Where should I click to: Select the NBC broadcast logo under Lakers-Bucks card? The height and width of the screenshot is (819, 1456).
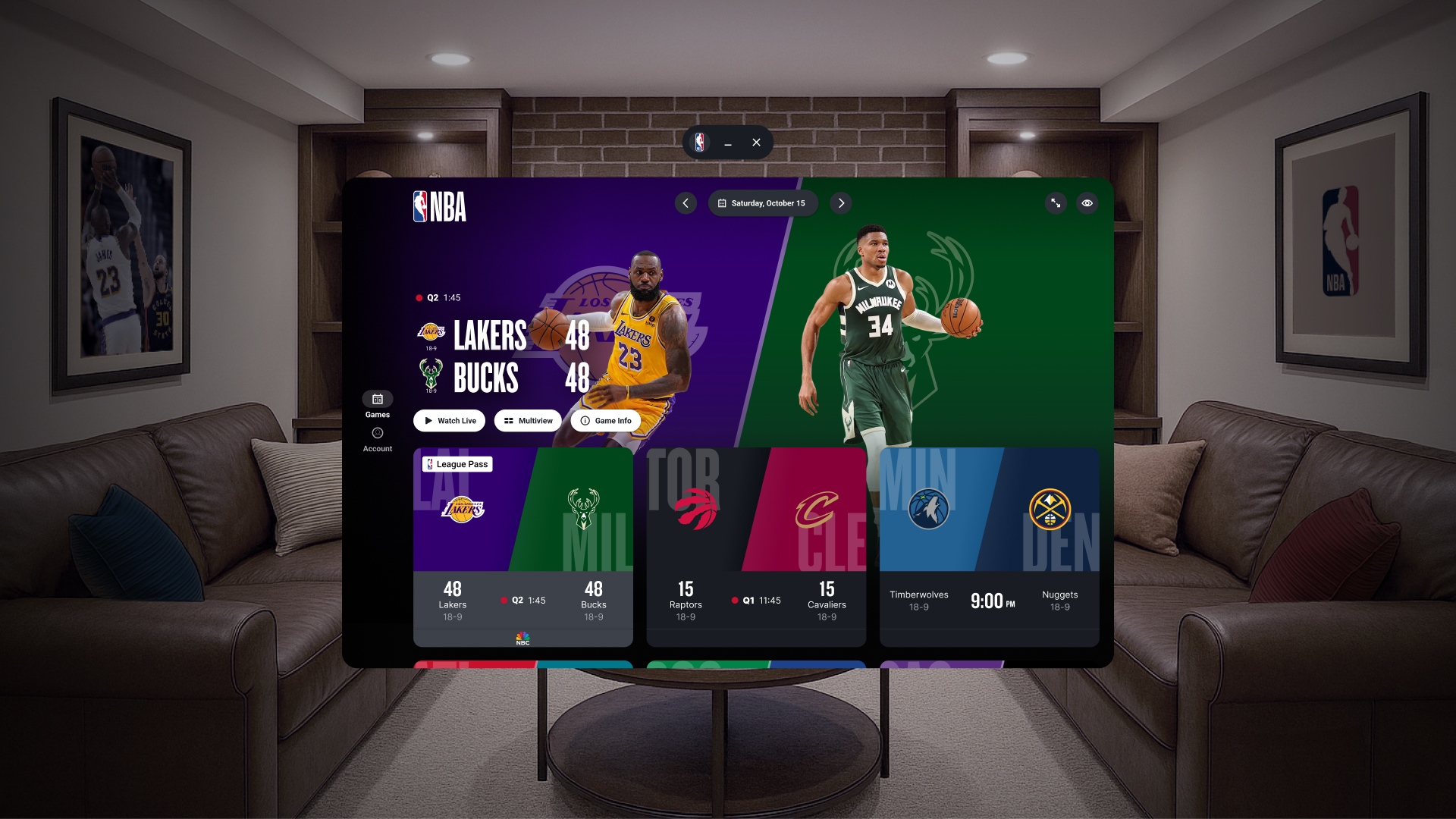(522, 637)
